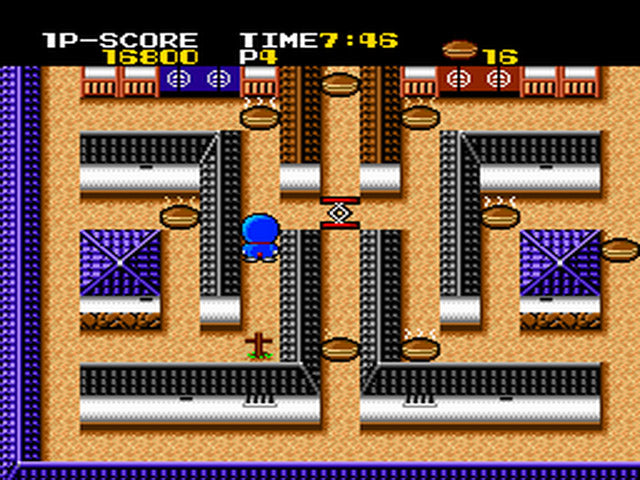Click the dorayaki icon beside the 16 counter
This screenshot has height=480, width=640.
(x=459, y=49)
